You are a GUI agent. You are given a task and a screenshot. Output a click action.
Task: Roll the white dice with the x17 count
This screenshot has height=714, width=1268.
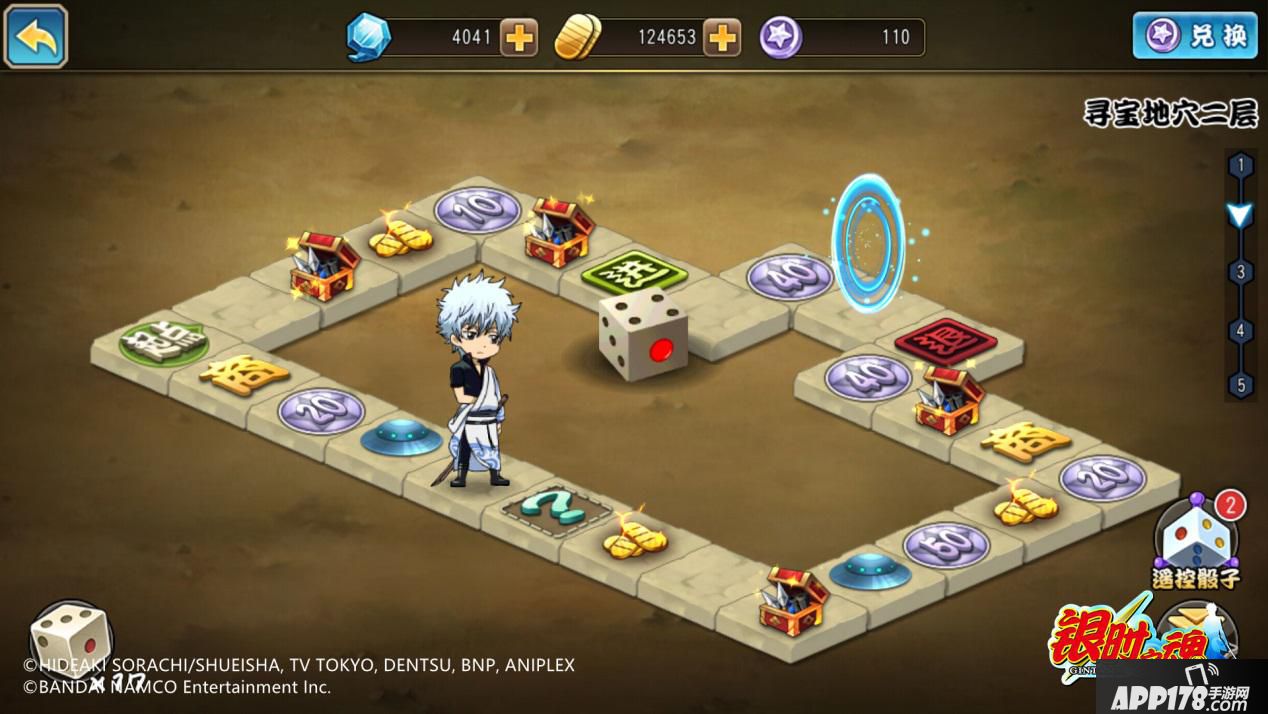[x=70, y=640]
